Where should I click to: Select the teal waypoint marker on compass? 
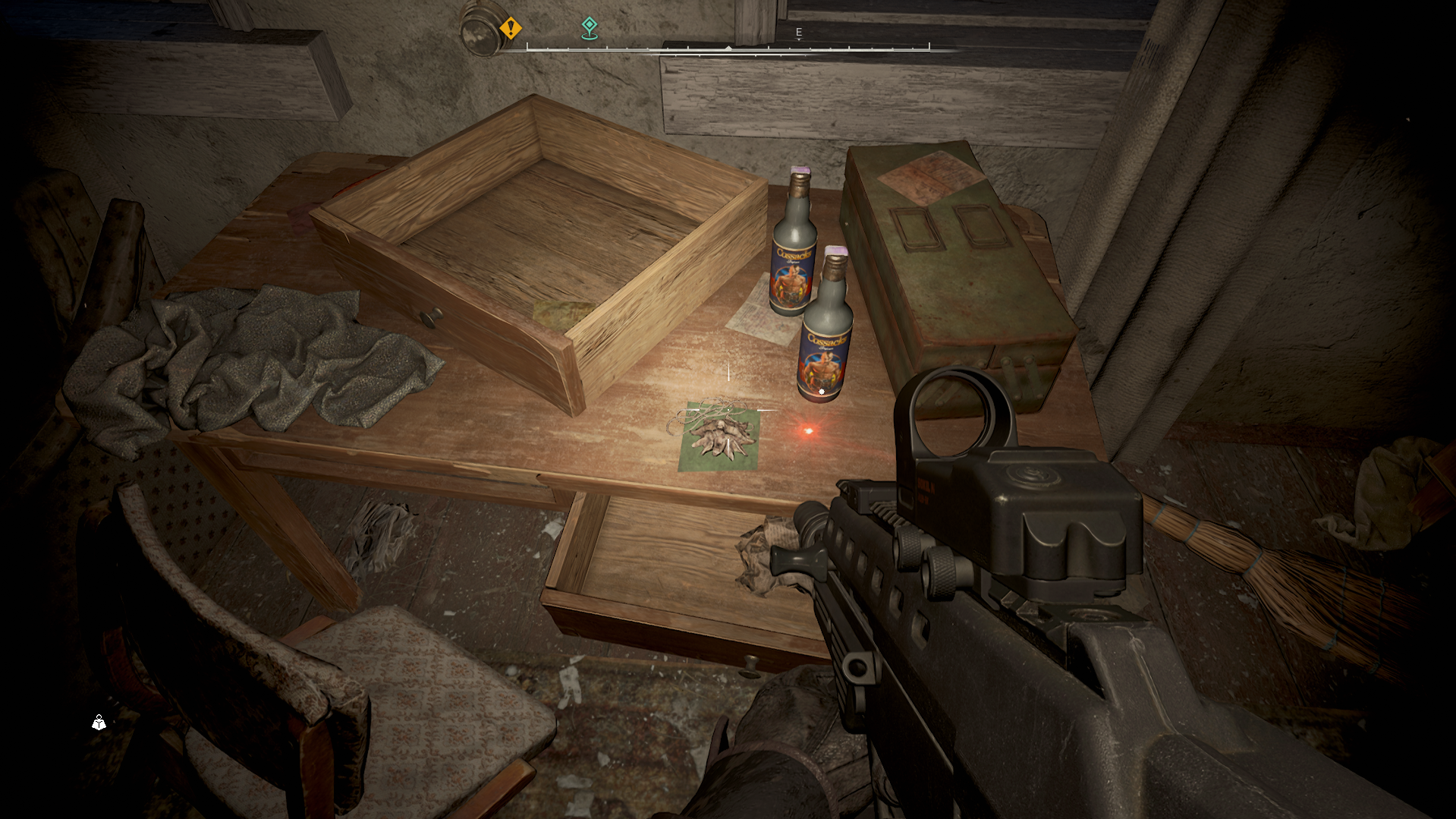click(x=590, y=28)
